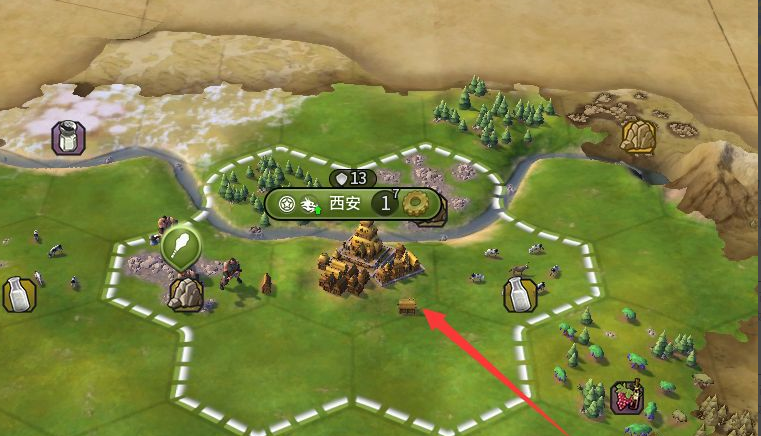The image size is (761, 436).
Task: Select the salt resource icon
Action: click(67, 137)
